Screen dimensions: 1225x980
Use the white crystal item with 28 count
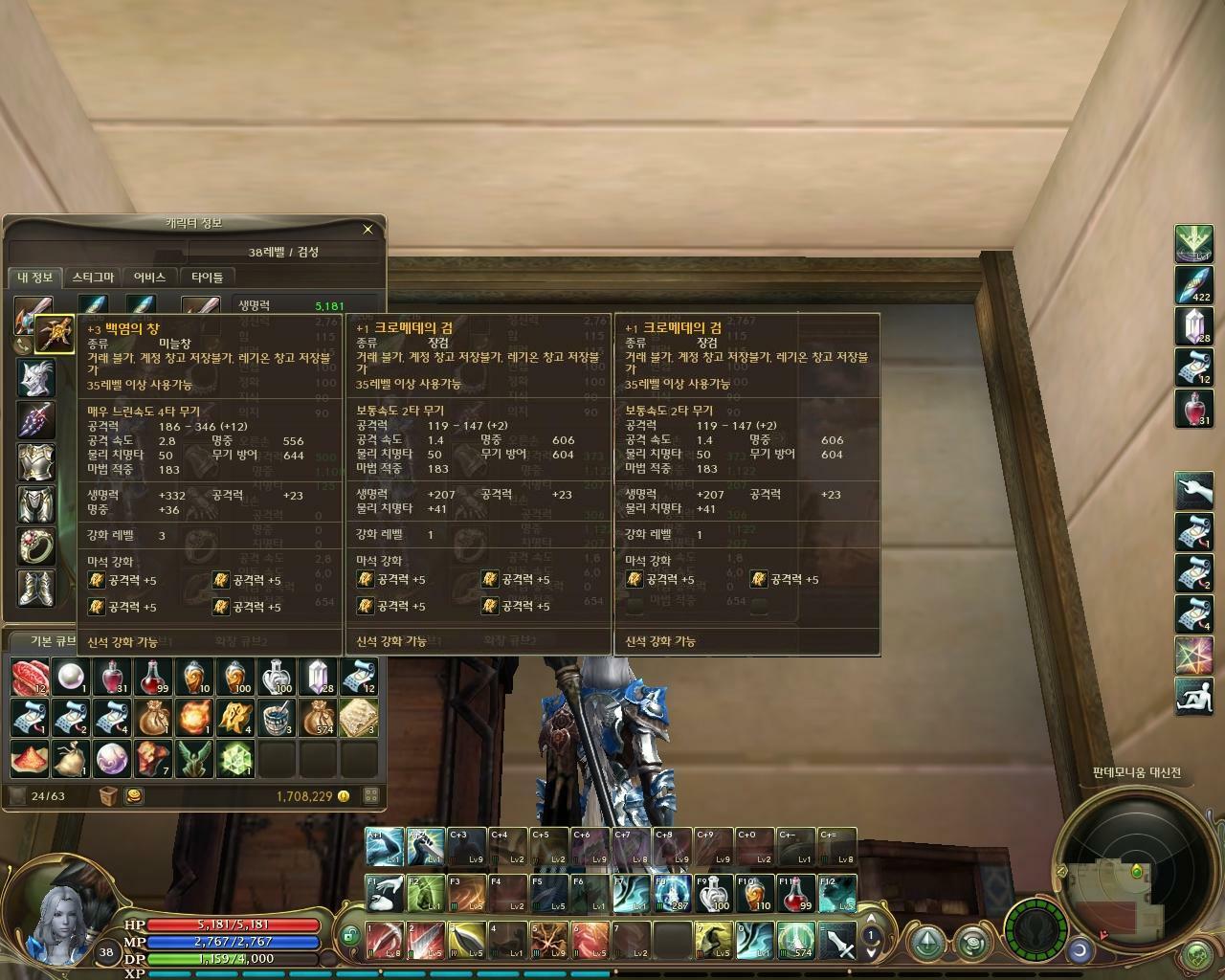click(1193, 326)
